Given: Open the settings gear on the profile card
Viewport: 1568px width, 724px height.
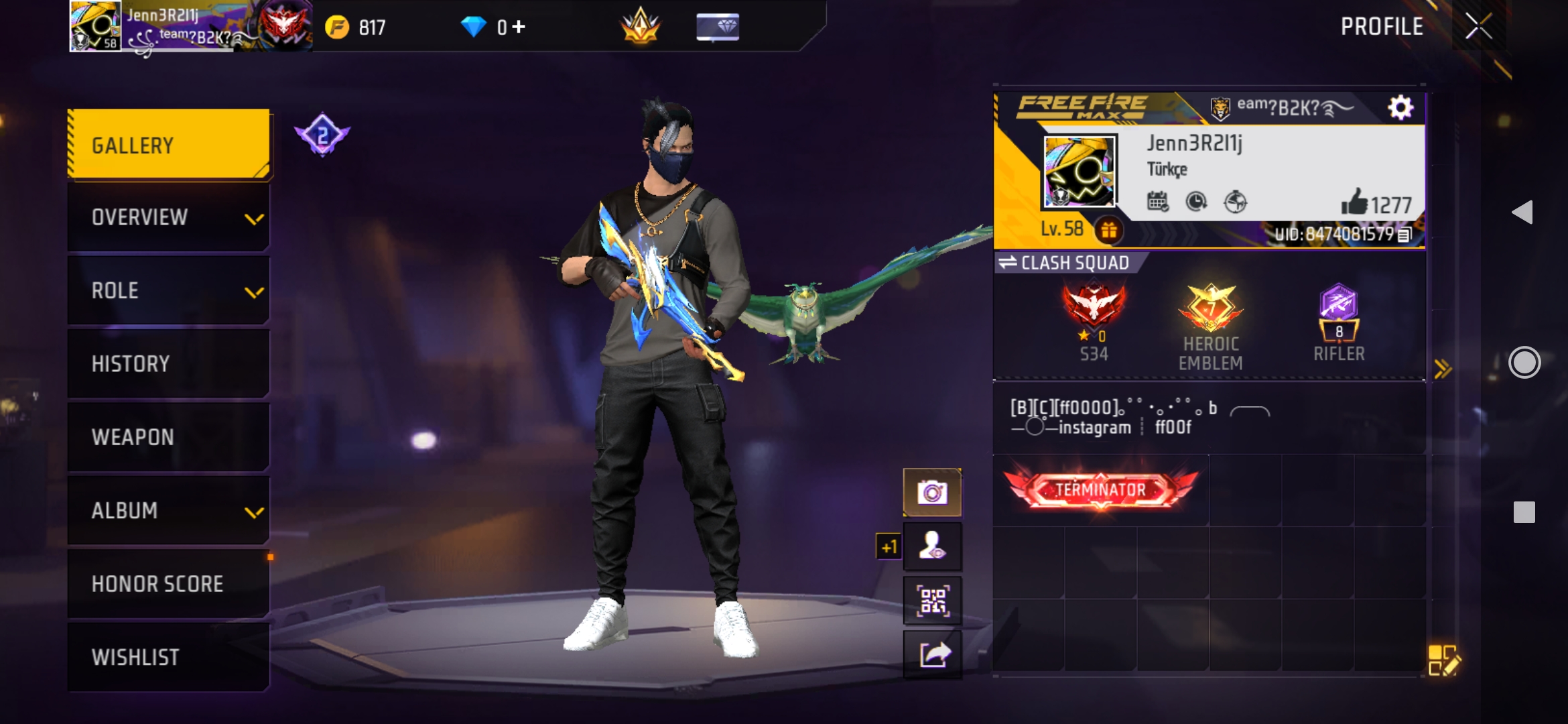Looking at the screenshot, I should (x=1401, y=105).
